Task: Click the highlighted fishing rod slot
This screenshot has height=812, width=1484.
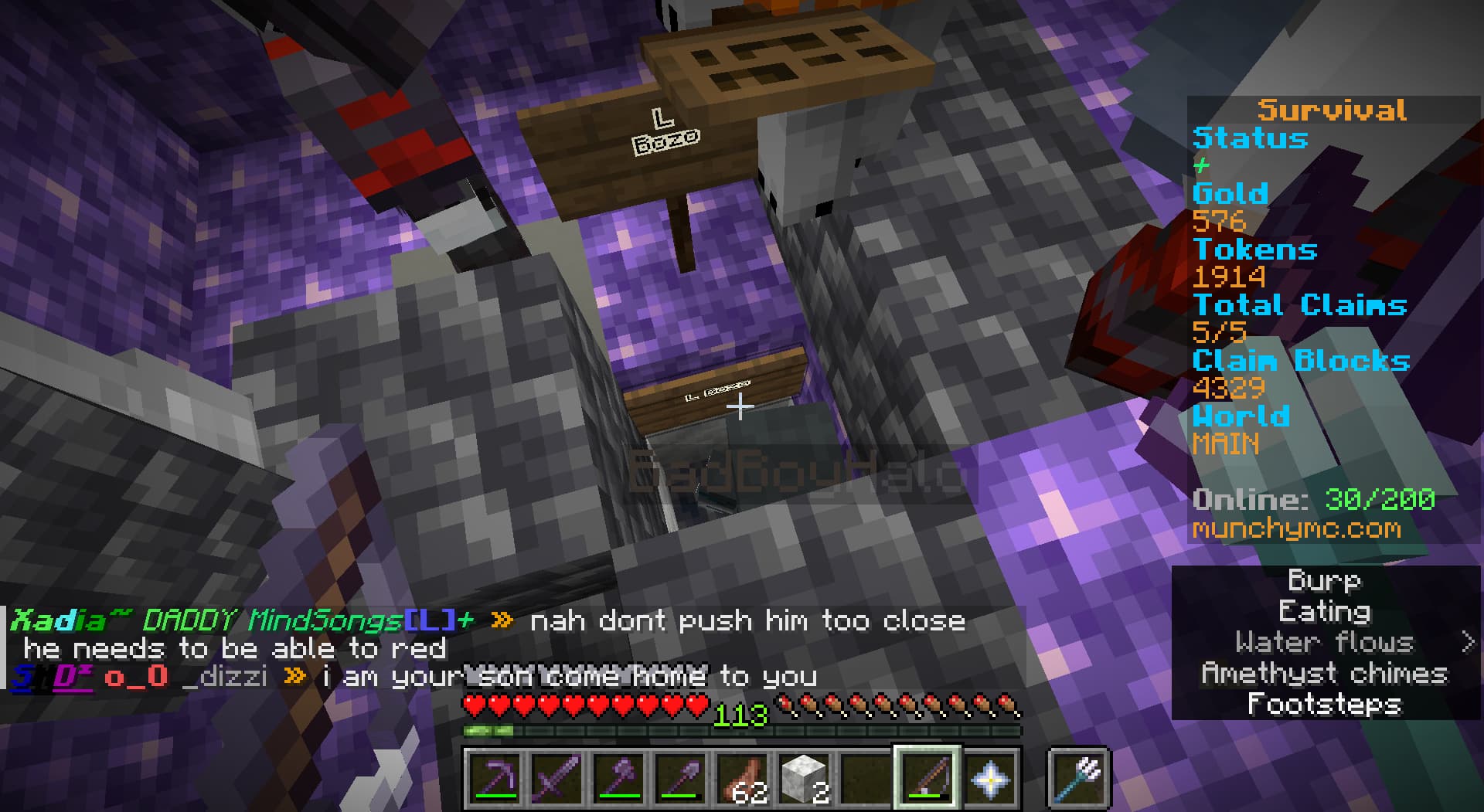Action: coord(927,778)
